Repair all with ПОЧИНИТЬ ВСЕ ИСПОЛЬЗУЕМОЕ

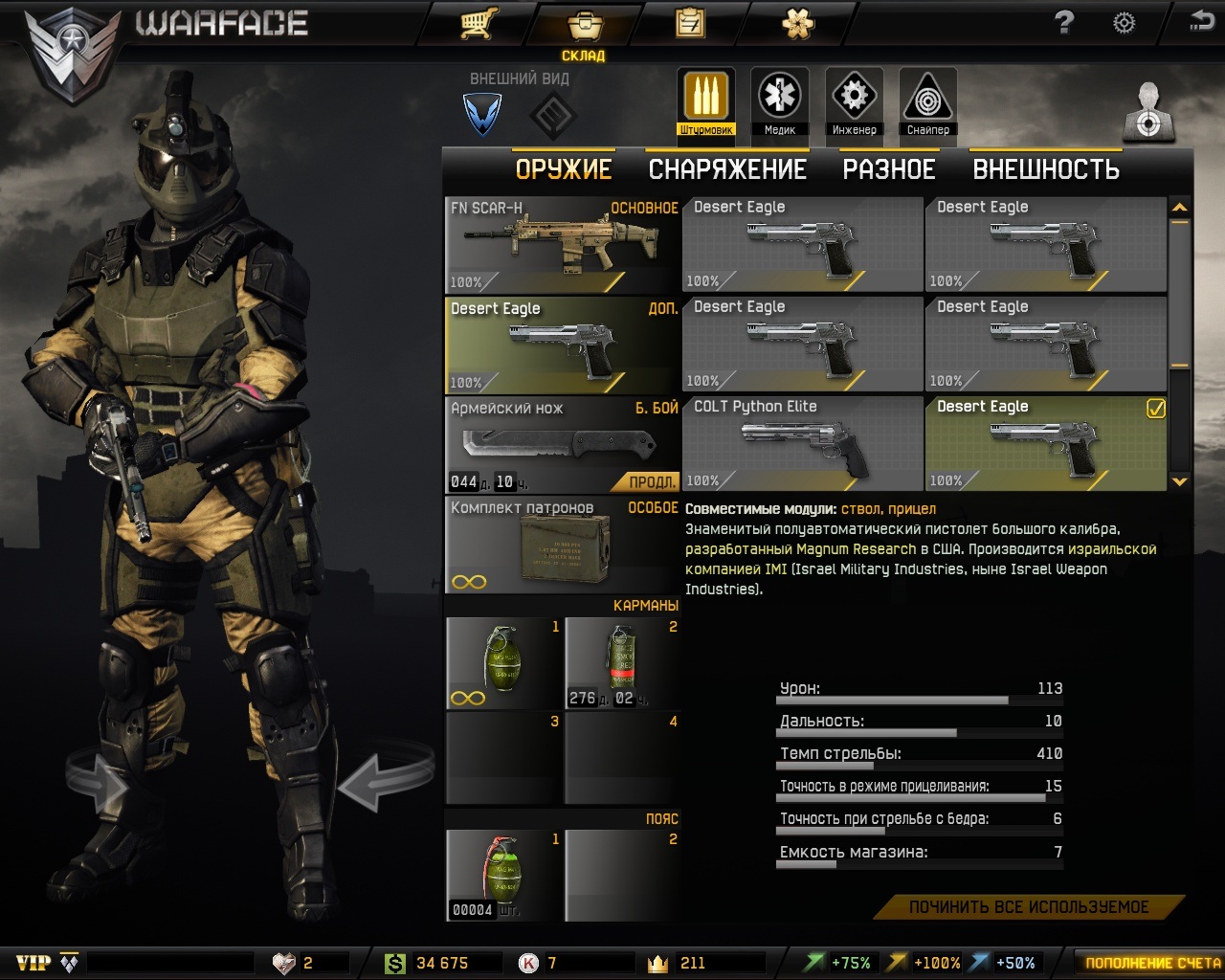[x=1029, y=907]
